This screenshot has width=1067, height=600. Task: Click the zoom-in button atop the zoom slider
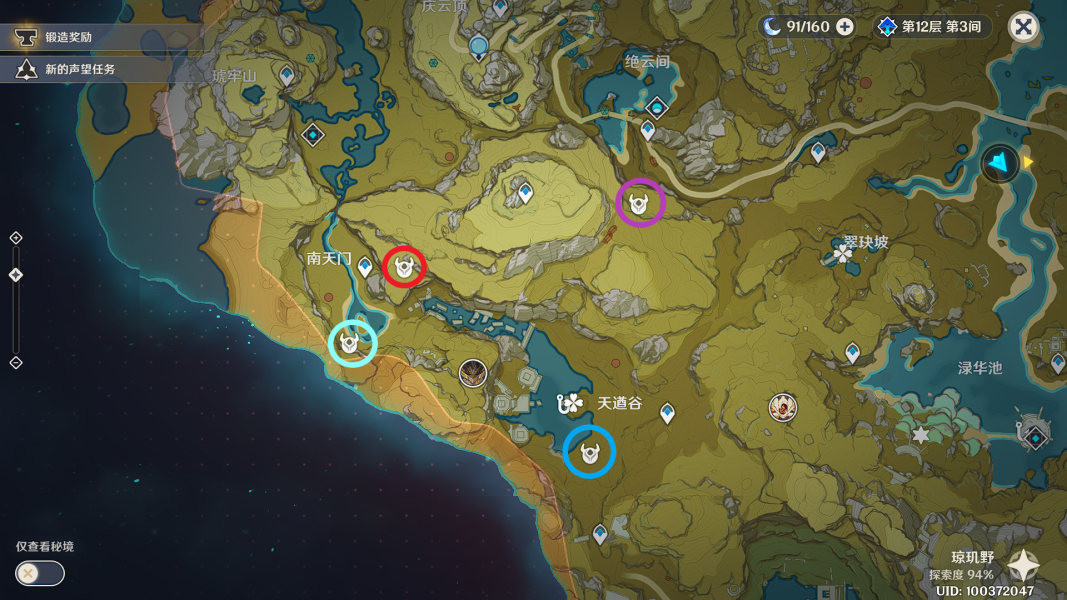coord(16,238)
